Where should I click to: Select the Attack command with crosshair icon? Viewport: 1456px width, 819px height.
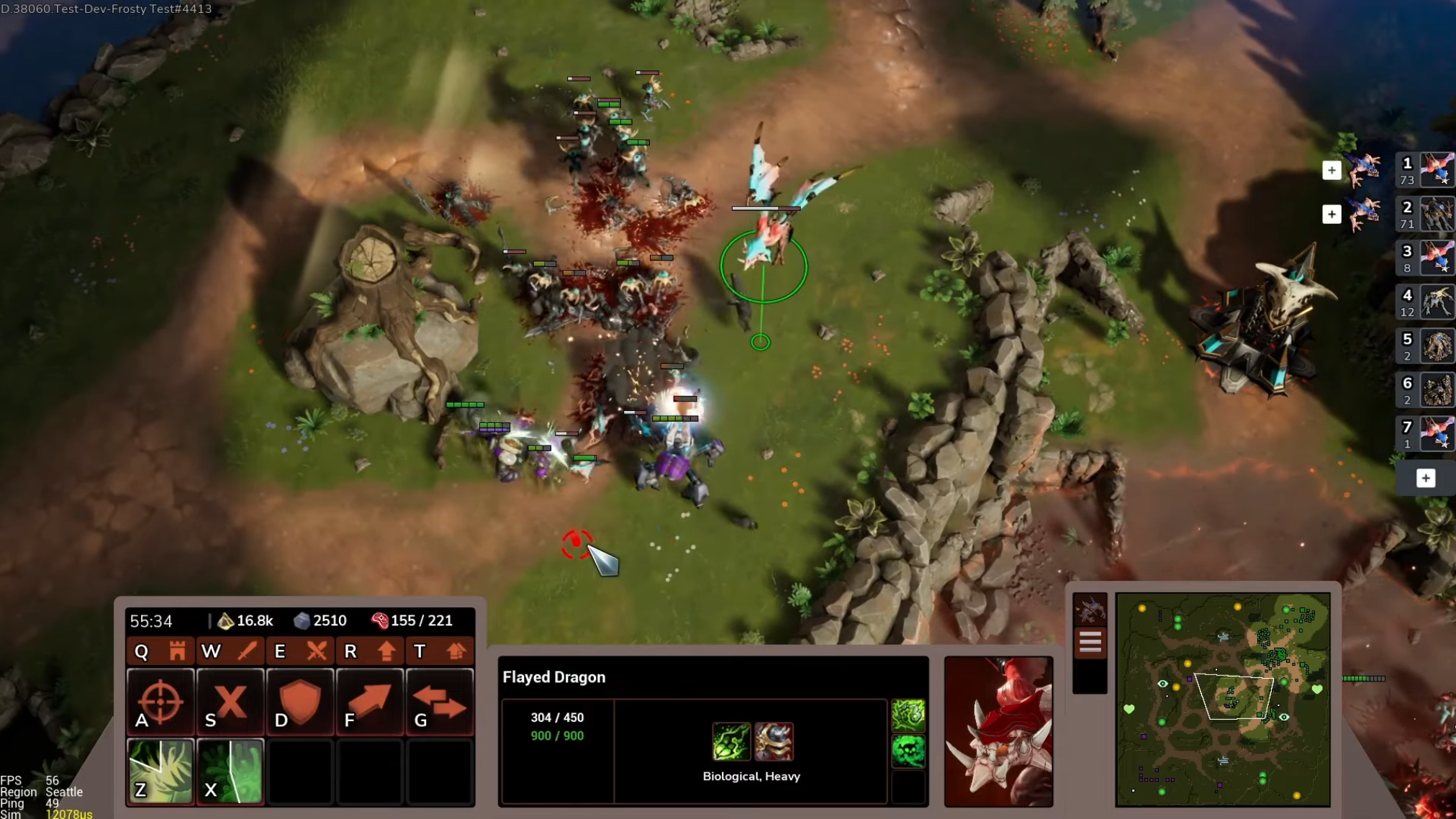coord(160,702)
